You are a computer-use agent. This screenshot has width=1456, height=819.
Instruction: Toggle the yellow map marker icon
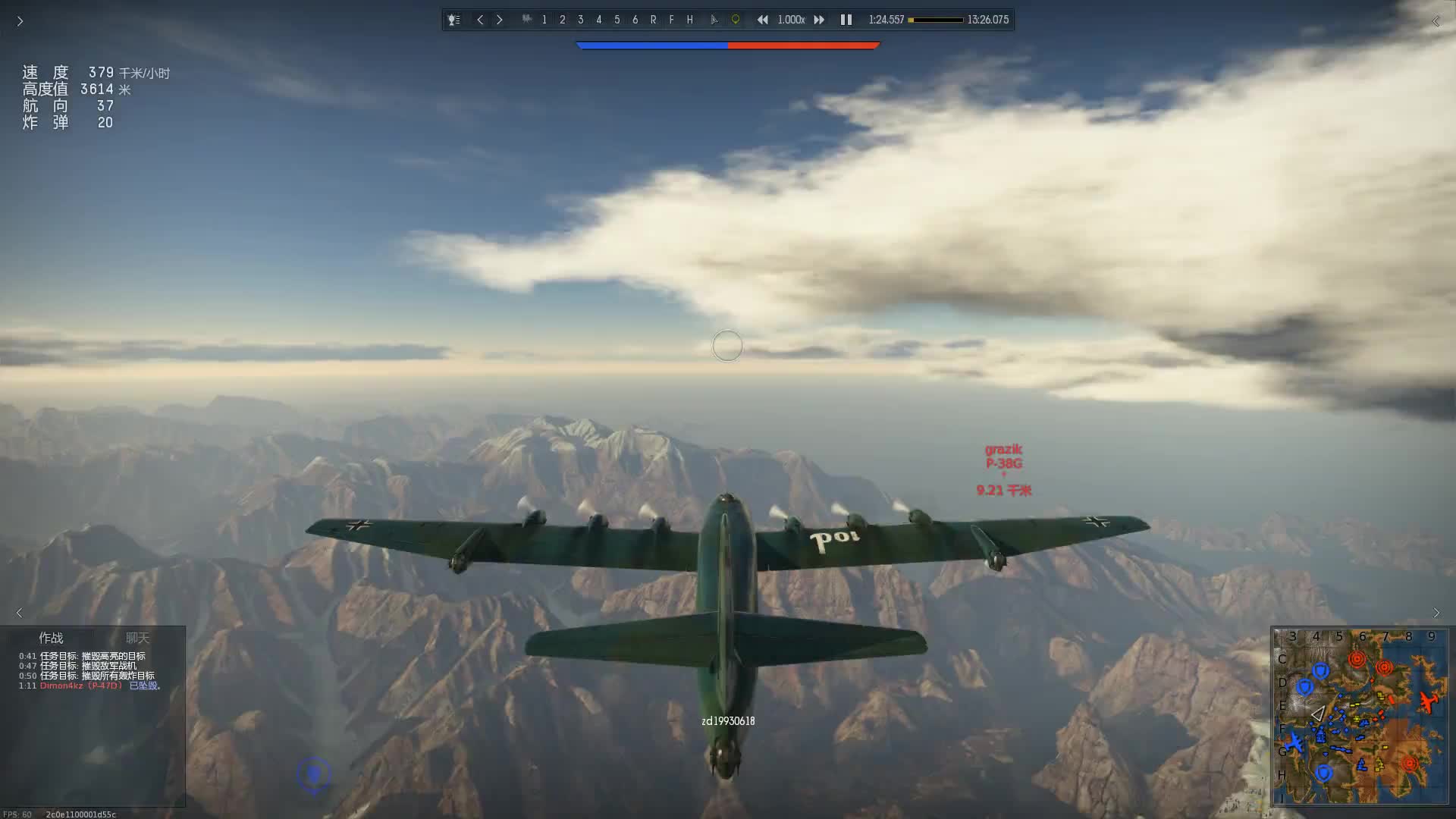735,20
